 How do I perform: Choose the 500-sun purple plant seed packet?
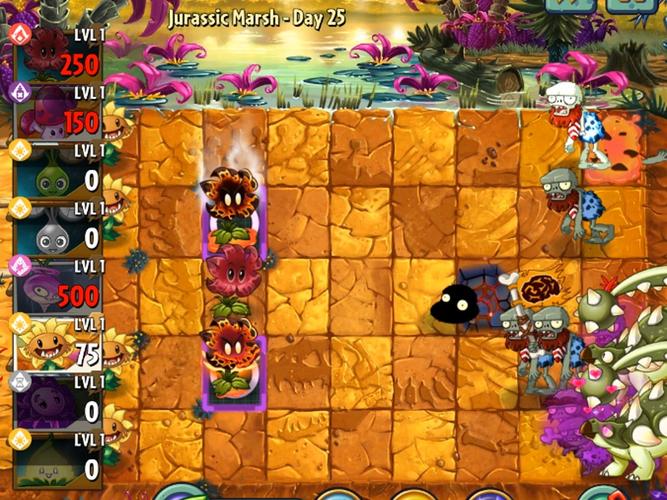coord(57,286)
